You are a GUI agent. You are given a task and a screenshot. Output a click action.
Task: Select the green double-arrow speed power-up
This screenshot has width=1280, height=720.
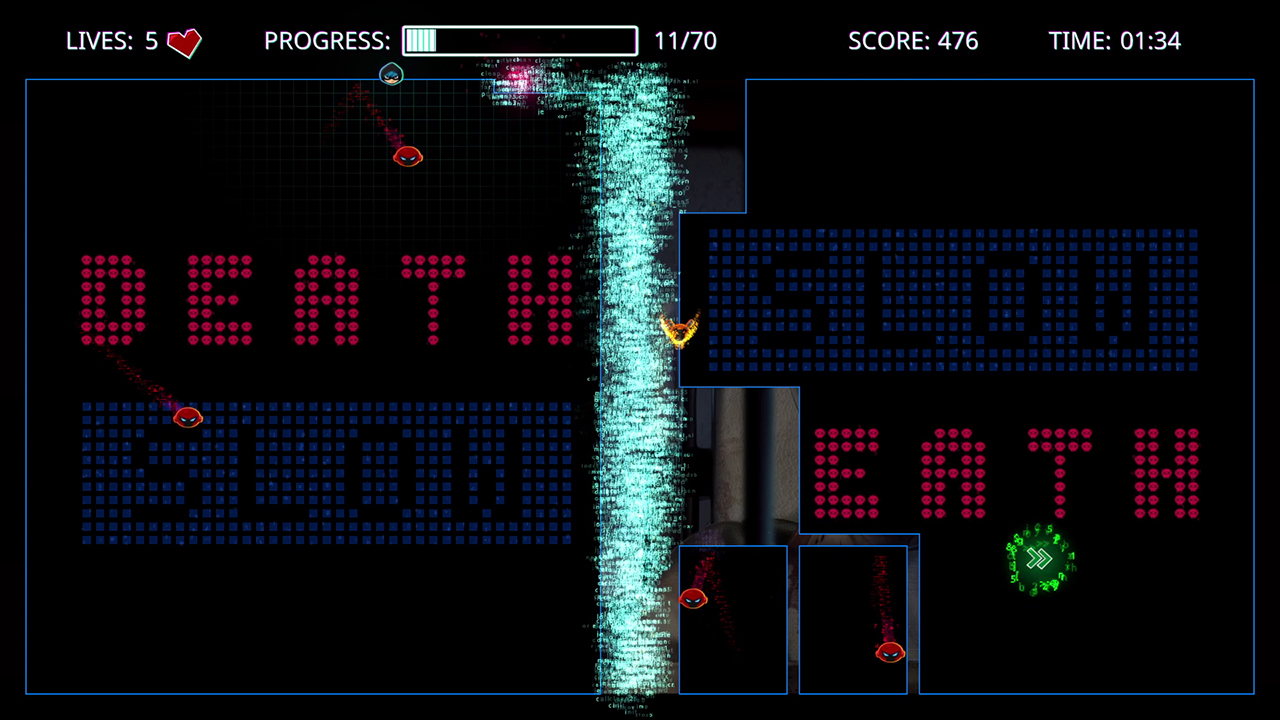pyautogui.click(x=1038, y=559)
